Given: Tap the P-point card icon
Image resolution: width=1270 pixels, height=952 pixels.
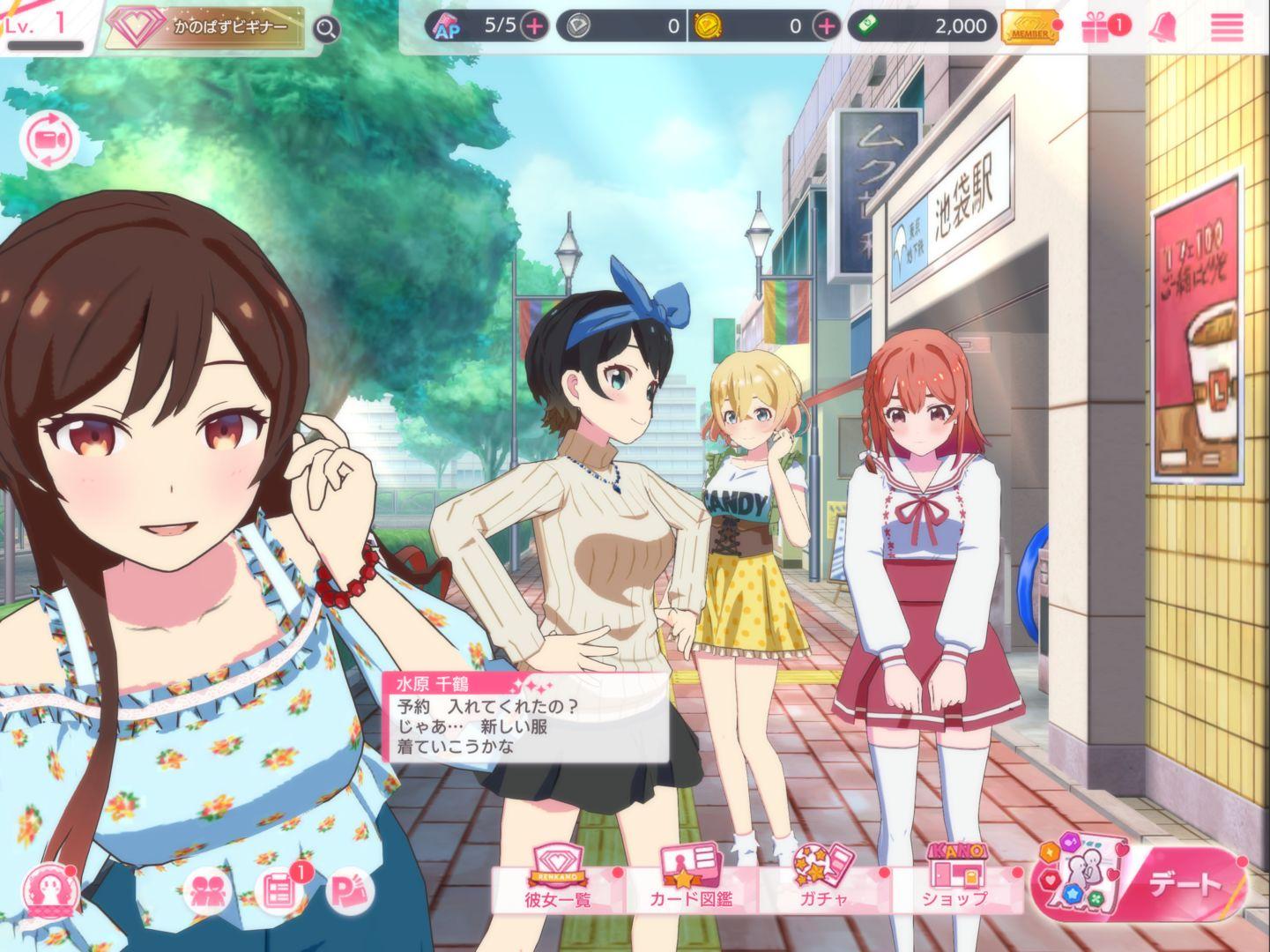Looking at the screenshot, I should pyautogui.click(x=351, y=892).
